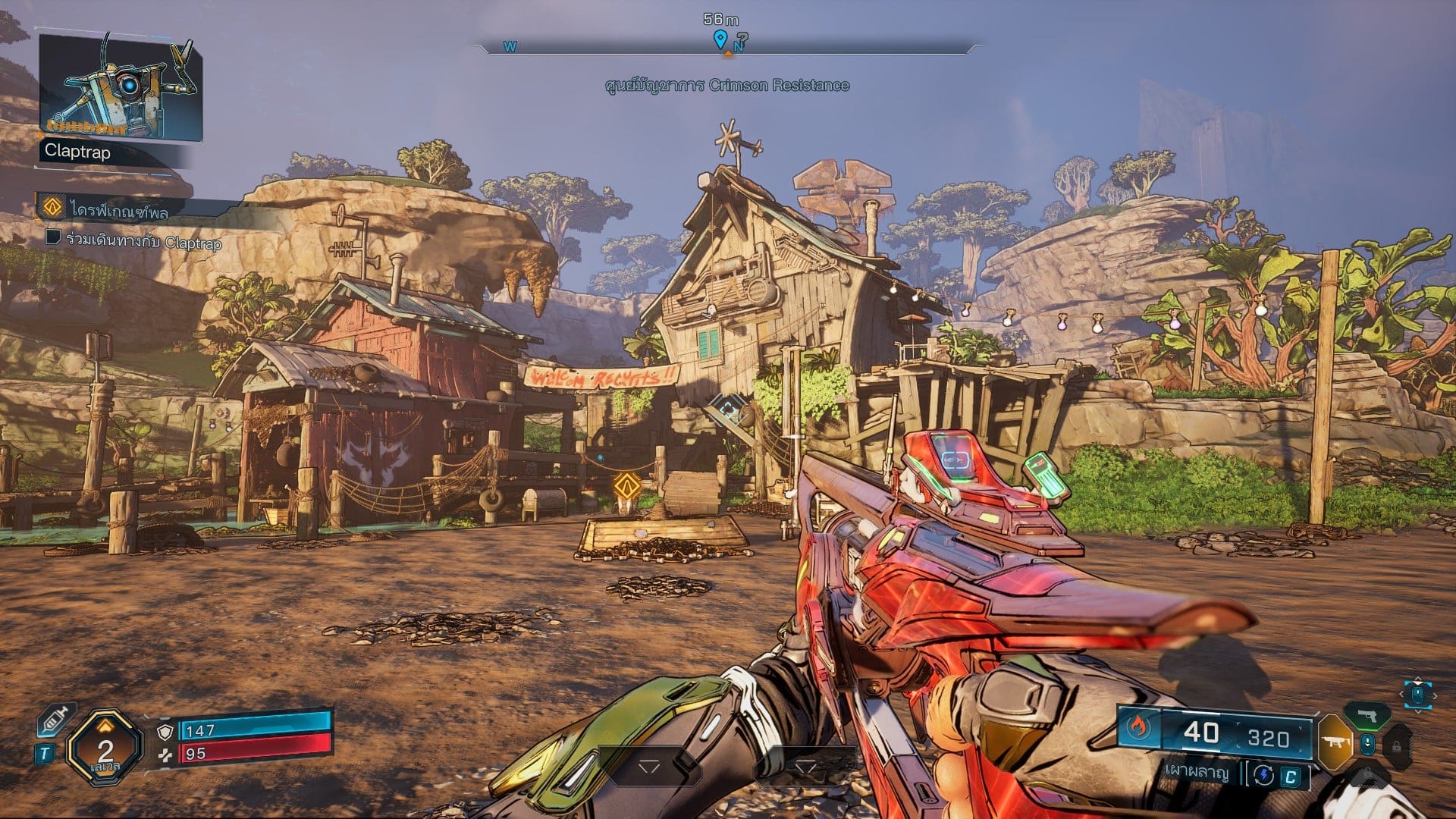The image size is (1456, 819).
Task: Select the orange mission tracker diamond icon
Action: pos(52,207)
